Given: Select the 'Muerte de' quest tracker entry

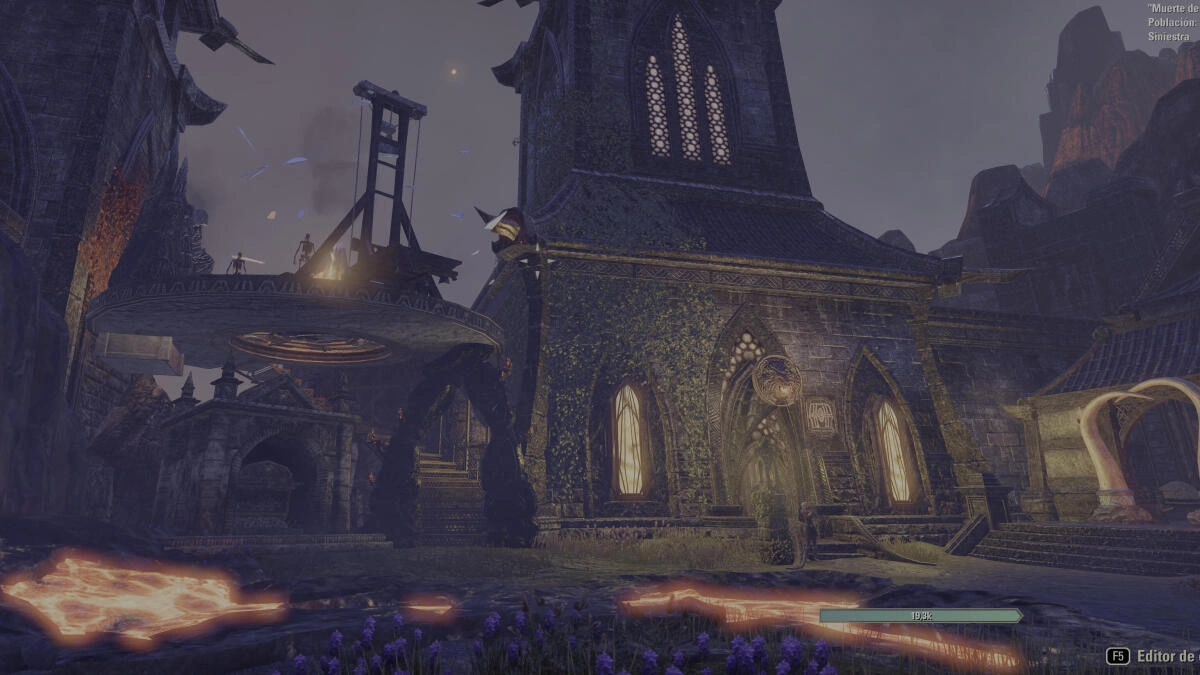Looking at the screenshot, I should coord(1172,9).
